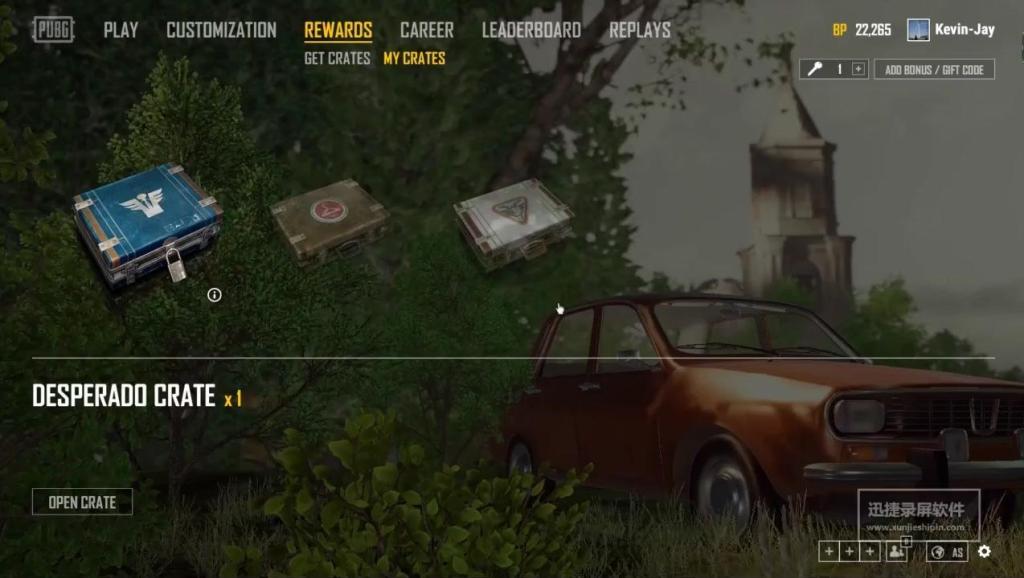The height and width of the screenshot is (578, 1024).
Task: Open settings with the gear icon
Action: point(985,552)
